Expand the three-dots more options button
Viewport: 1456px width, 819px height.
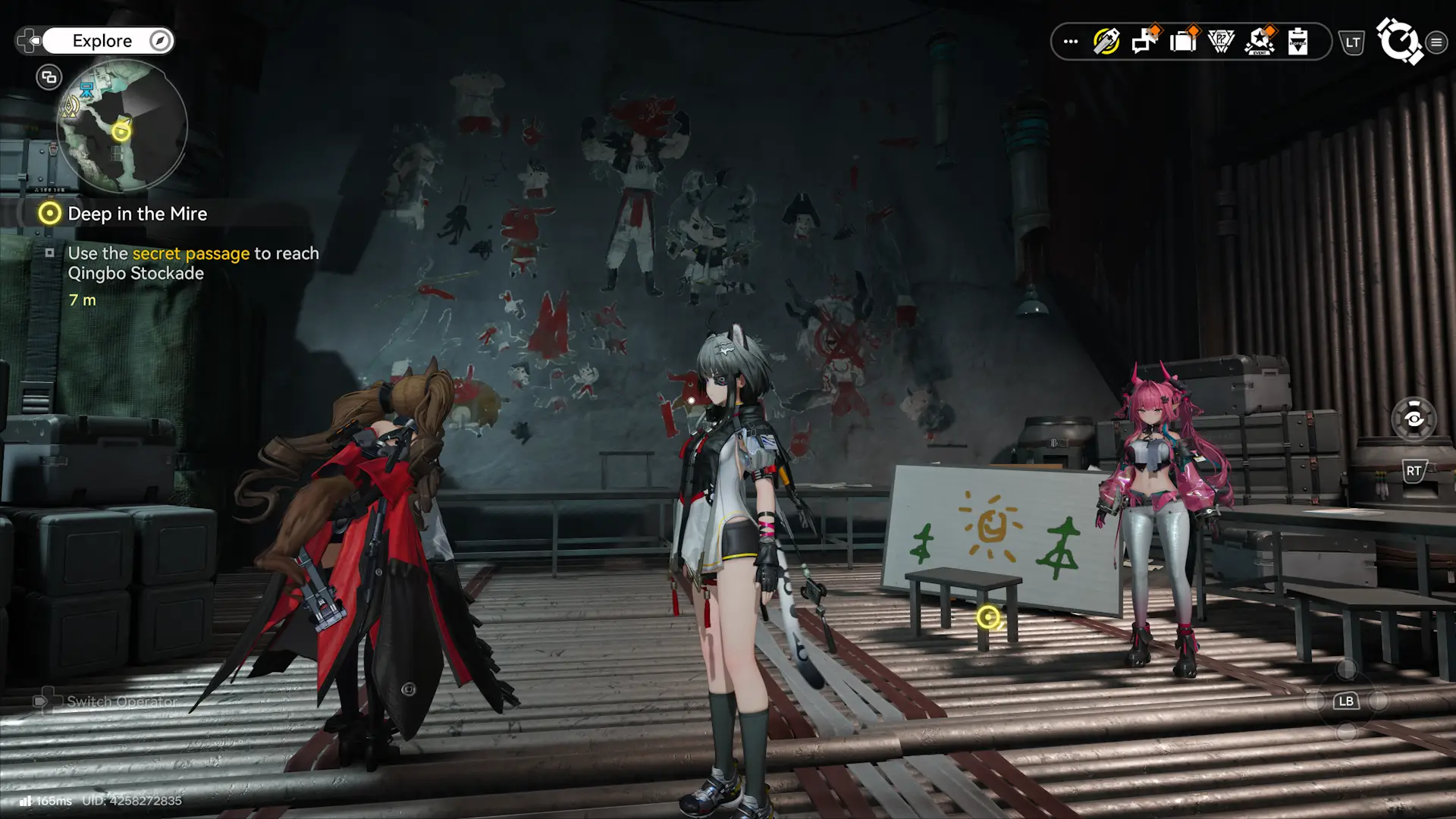[x=1071, y=42]
